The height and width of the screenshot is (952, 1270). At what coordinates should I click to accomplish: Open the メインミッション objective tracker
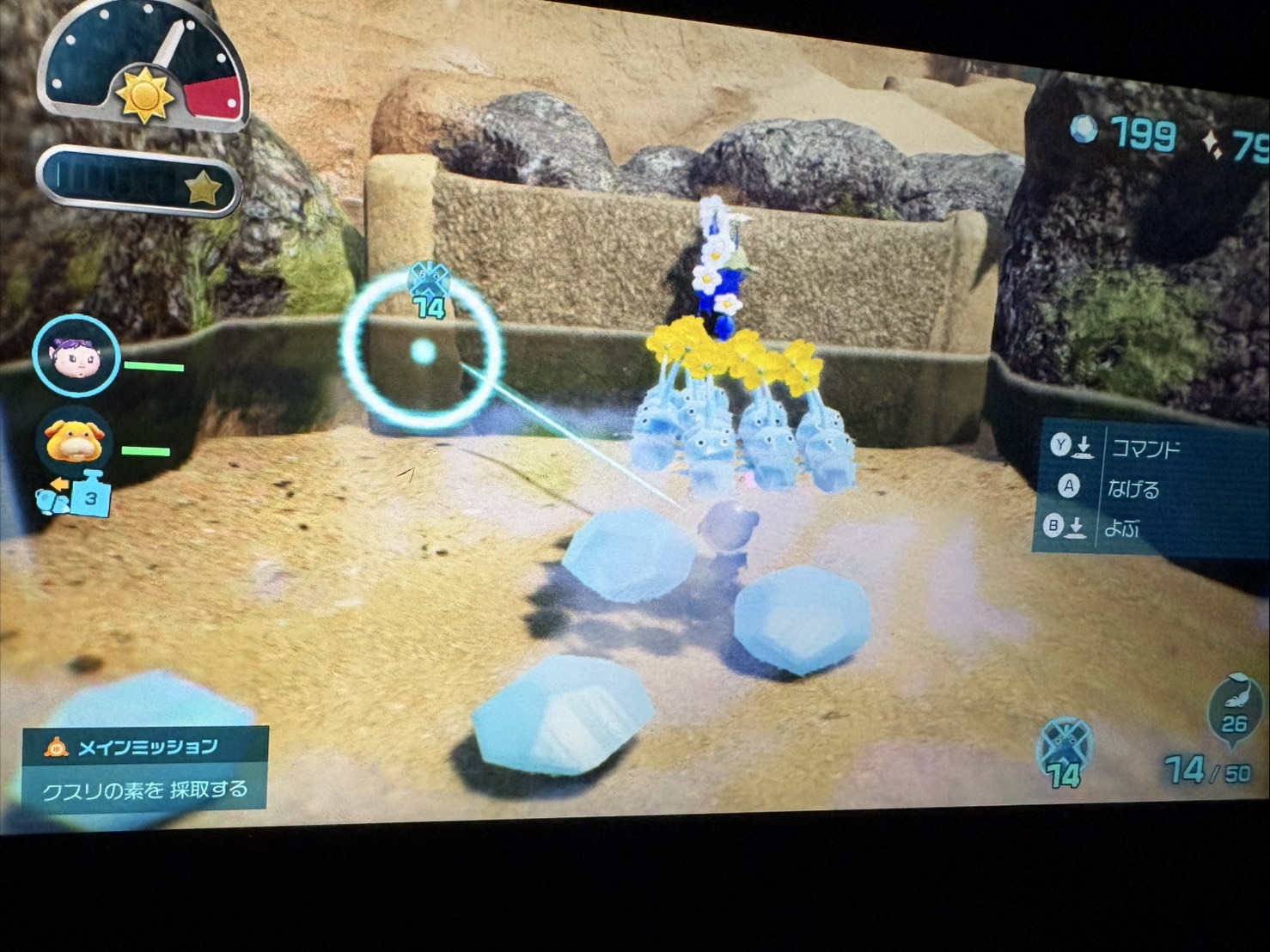[x=145, y=768]
